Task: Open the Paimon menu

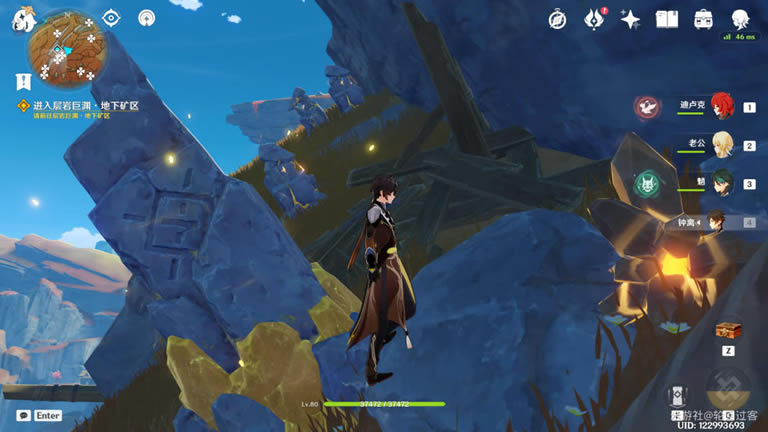Action: point(21,20)
